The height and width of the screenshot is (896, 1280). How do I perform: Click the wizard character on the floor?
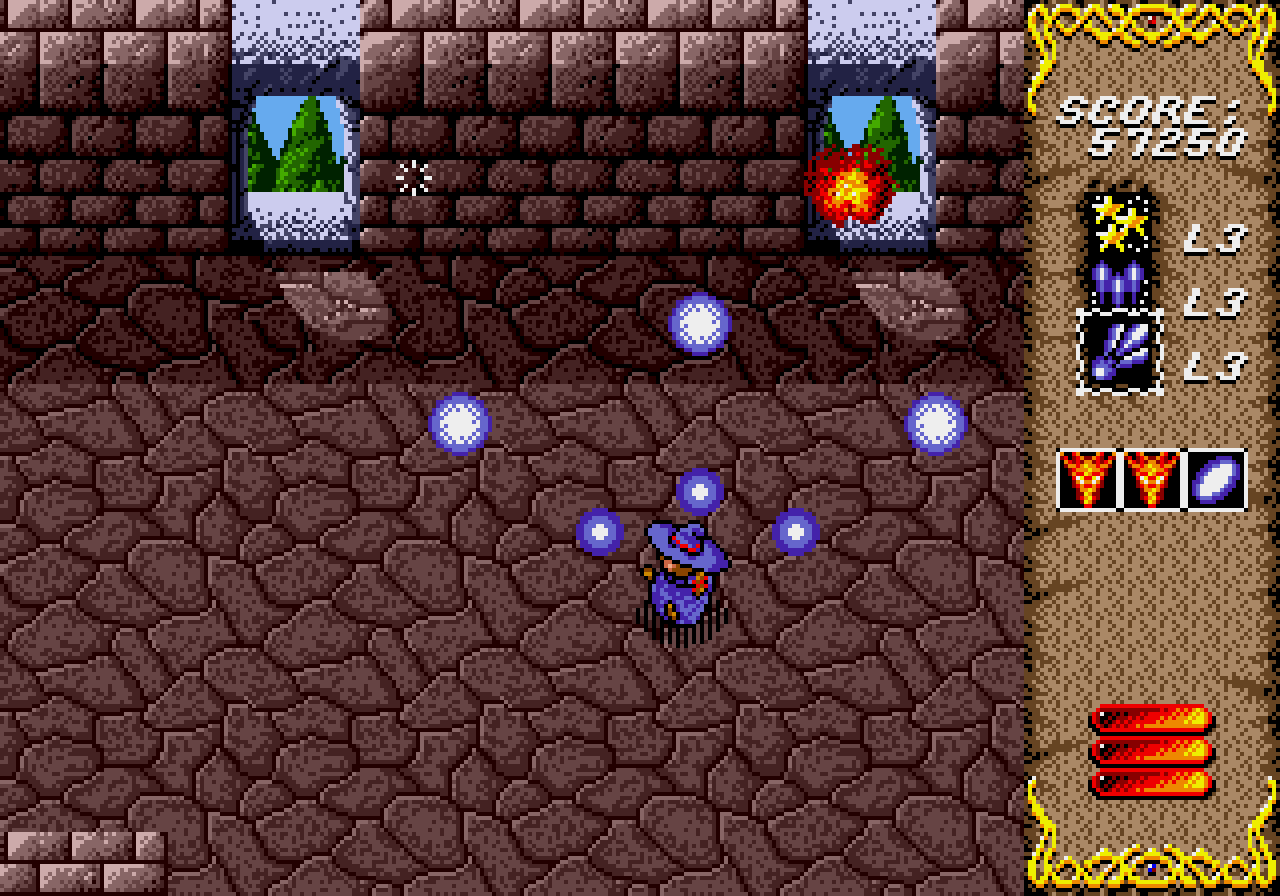pos(685,580)
